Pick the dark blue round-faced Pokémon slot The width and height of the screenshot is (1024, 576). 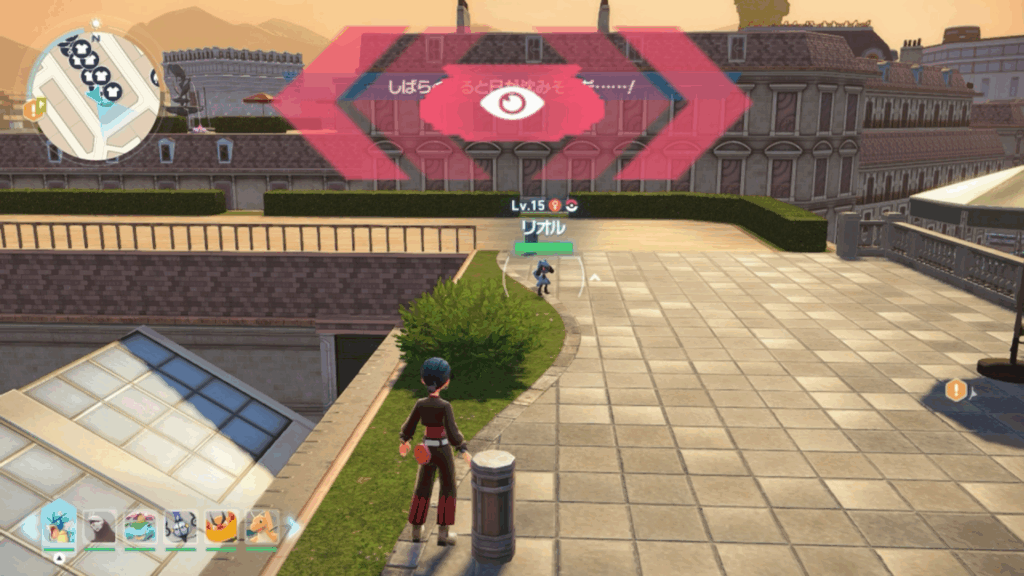click(x=180, y=527)
